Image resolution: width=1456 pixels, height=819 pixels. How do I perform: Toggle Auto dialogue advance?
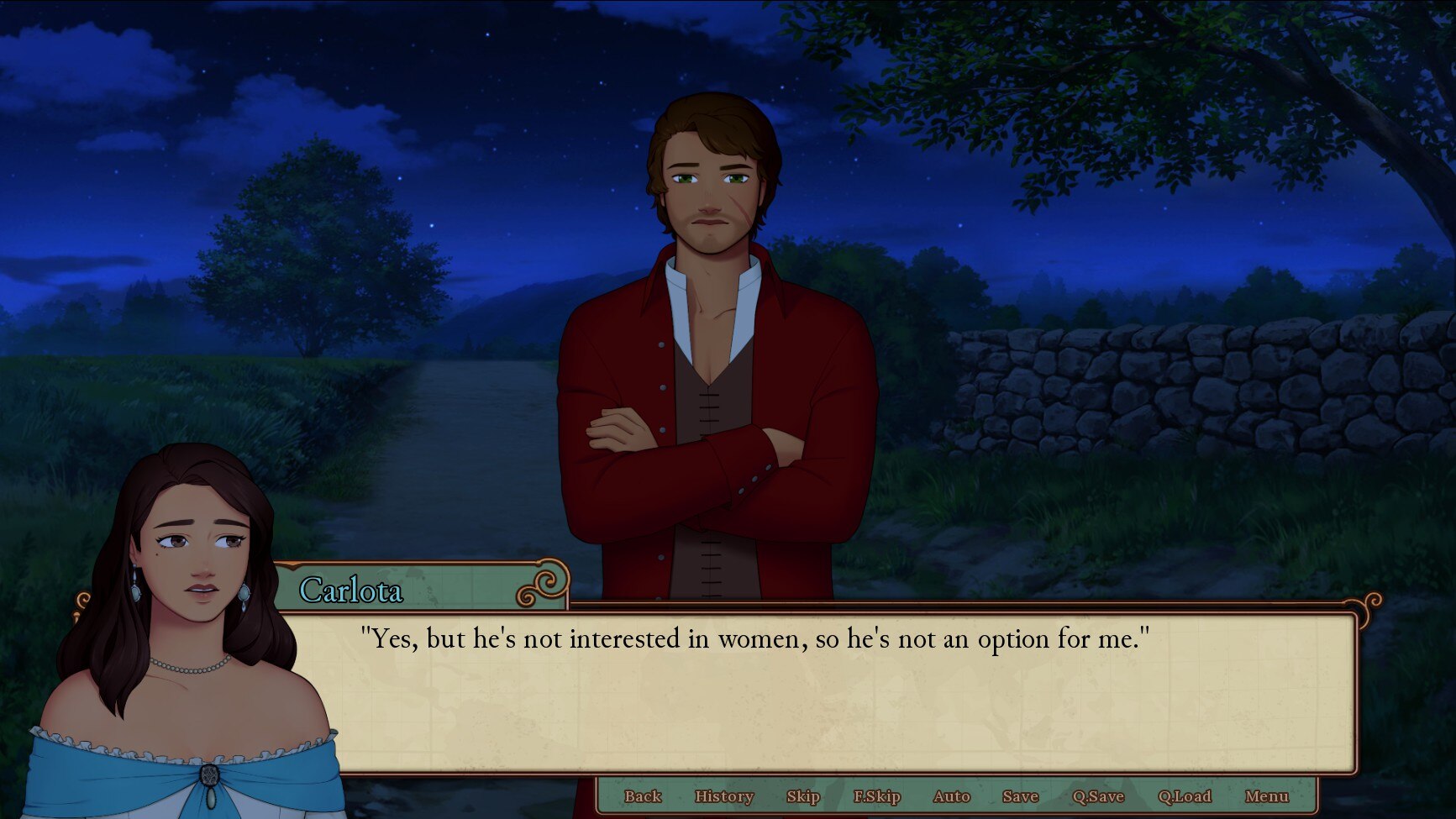[951, 796]
